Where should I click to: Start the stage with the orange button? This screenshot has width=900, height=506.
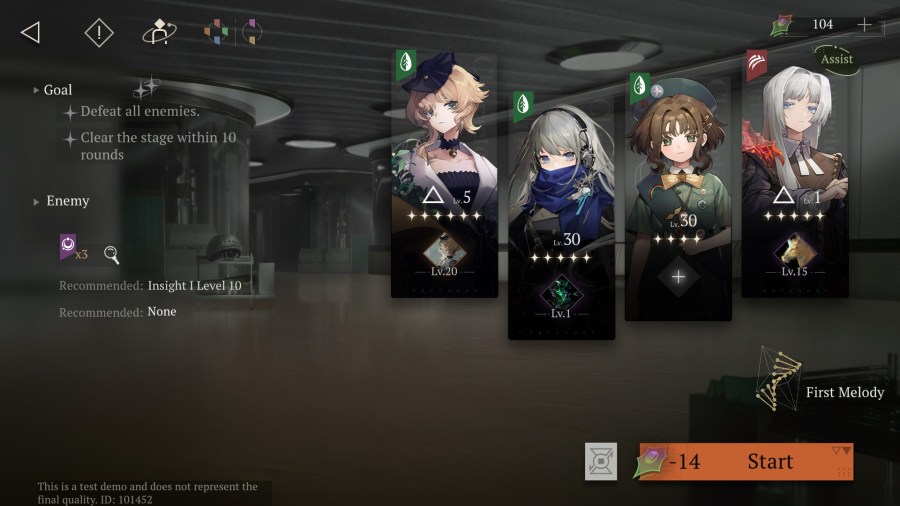746,462
